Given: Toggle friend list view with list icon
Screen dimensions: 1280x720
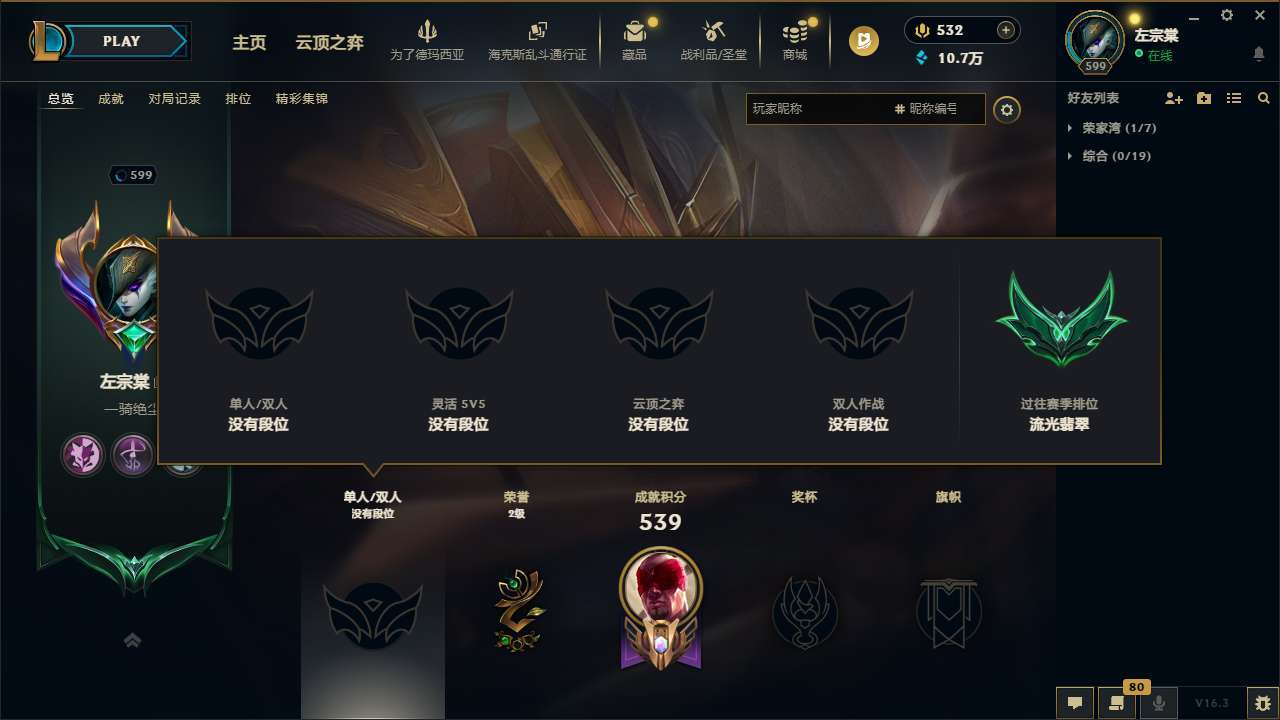Looking at the screenshot, I should point(1234,98).
